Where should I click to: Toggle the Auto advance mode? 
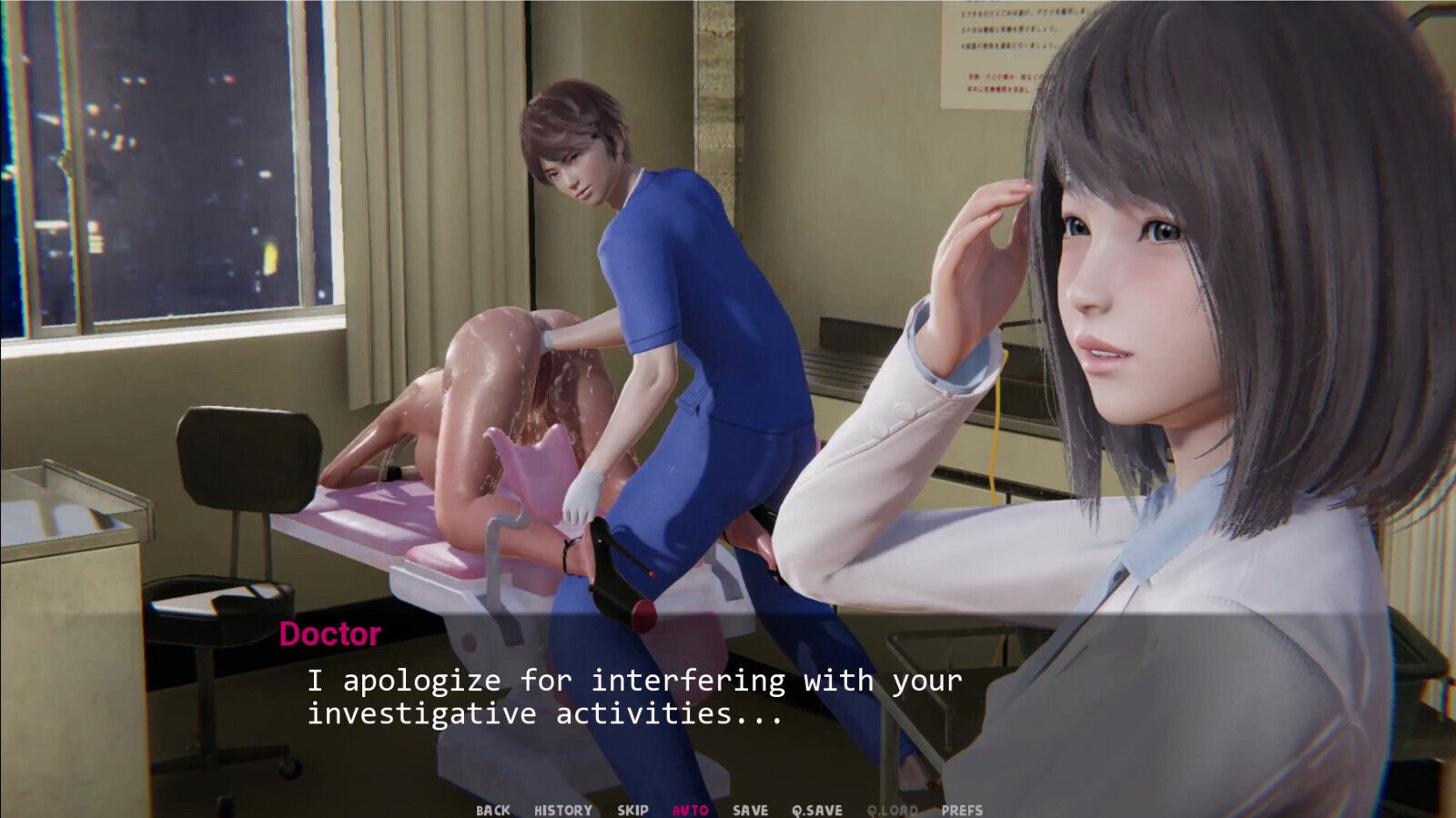[690, 810]
